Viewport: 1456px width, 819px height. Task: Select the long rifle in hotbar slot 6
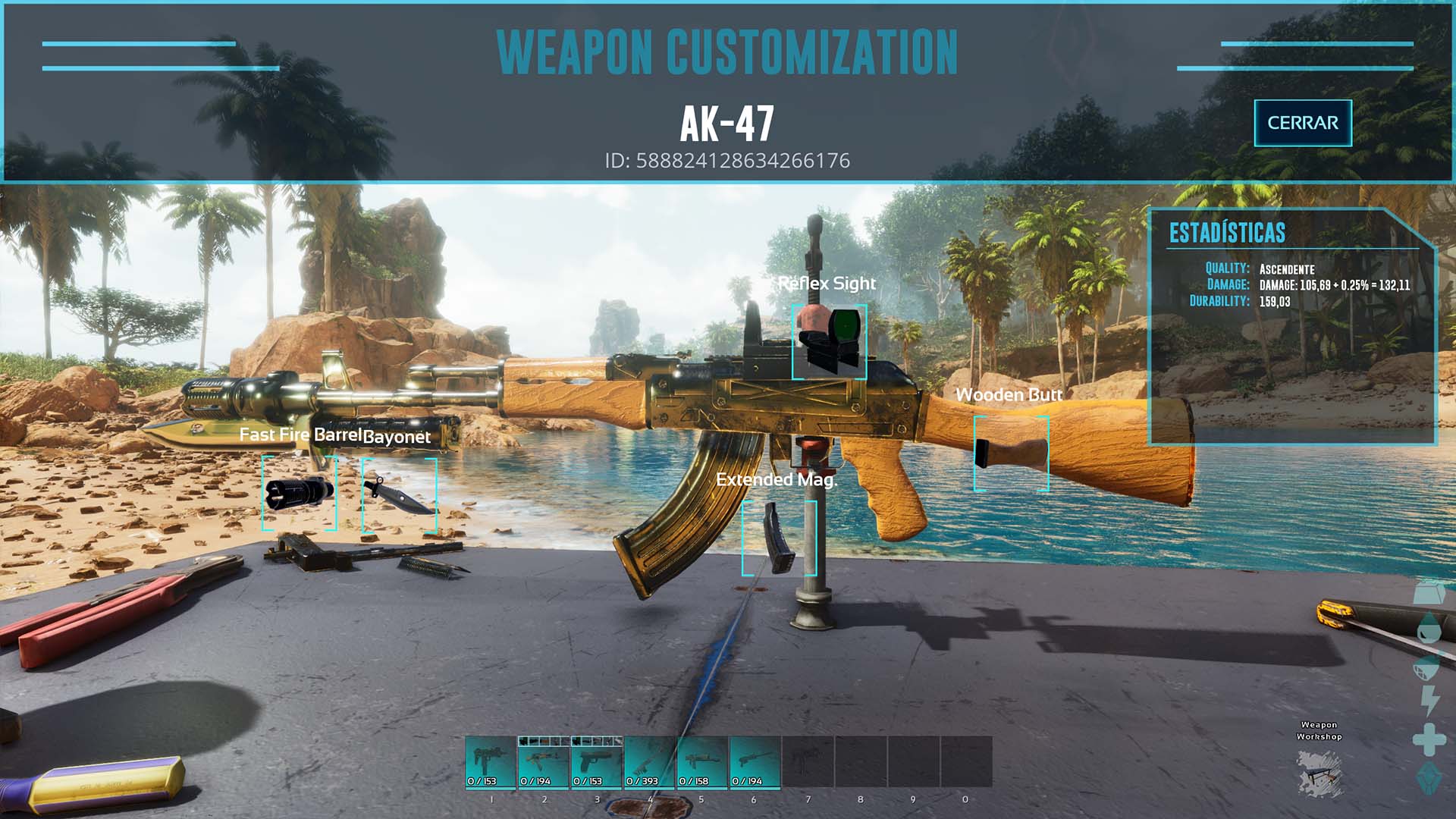(x=755, y=762)
